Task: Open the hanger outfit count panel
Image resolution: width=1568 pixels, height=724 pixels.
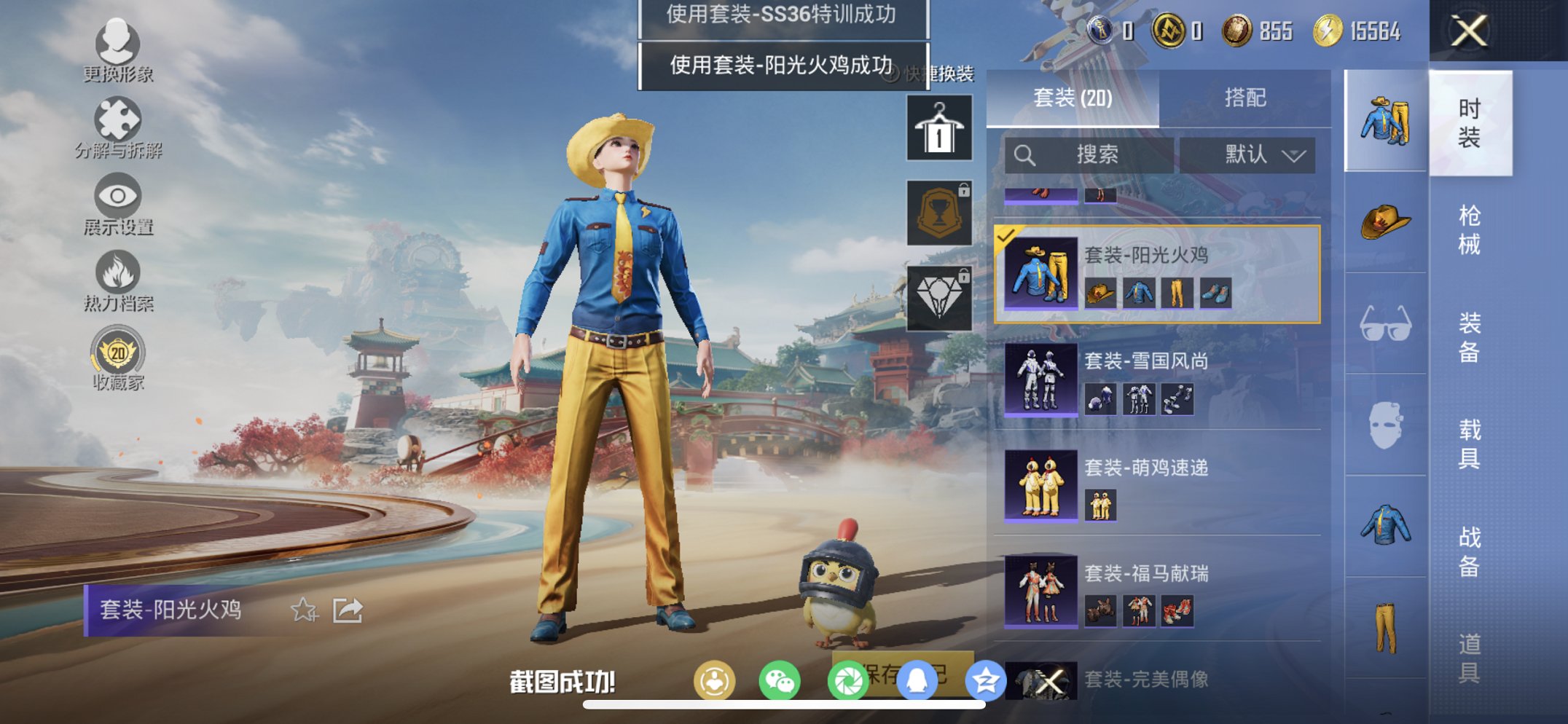Action: coord(938,131)
